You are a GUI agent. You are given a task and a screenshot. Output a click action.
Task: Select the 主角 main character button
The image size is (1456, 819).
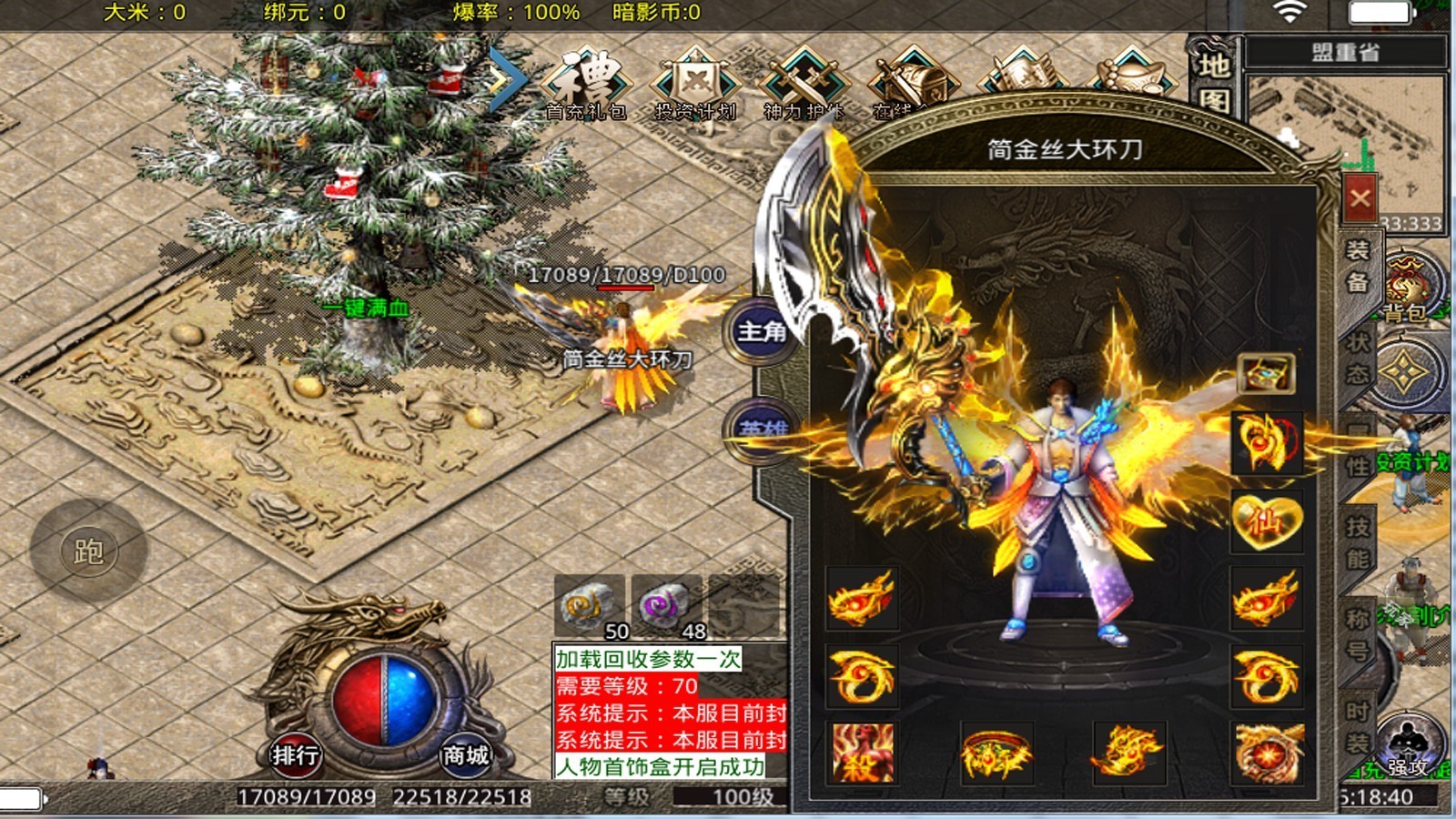tap(762, 331)
